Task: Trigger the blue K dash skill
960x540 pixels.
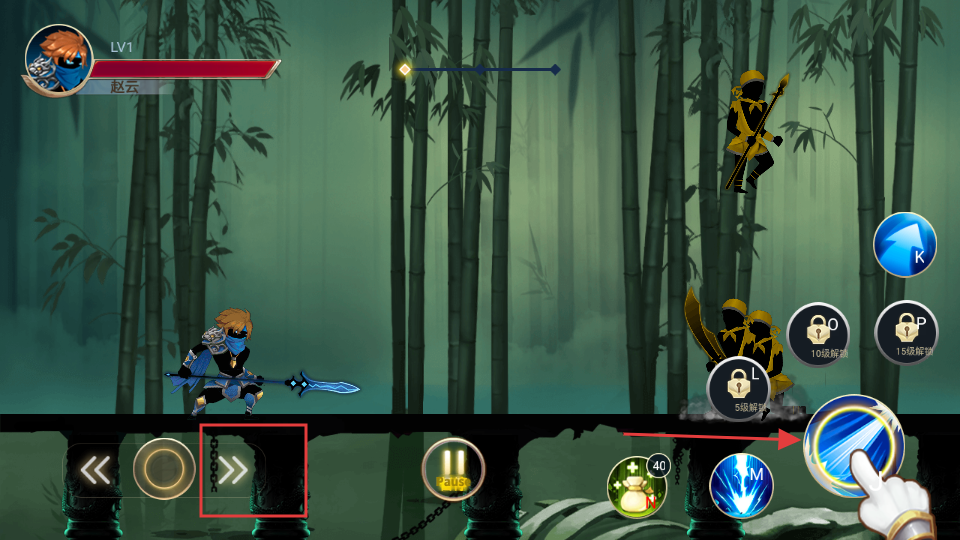Action: [905, 245]
